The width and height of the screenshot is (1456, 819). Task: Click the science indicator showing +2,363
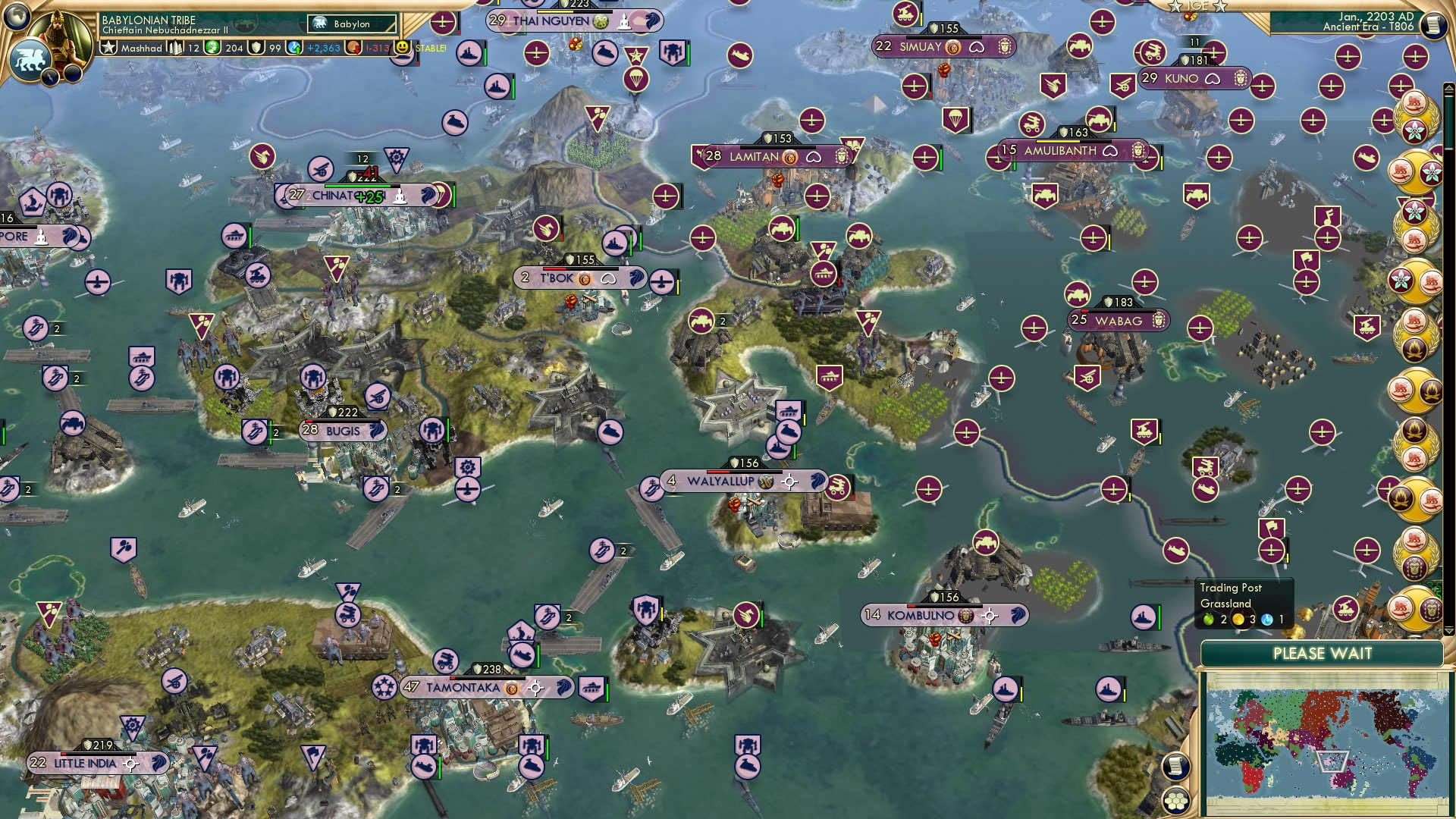click(322, 48)
